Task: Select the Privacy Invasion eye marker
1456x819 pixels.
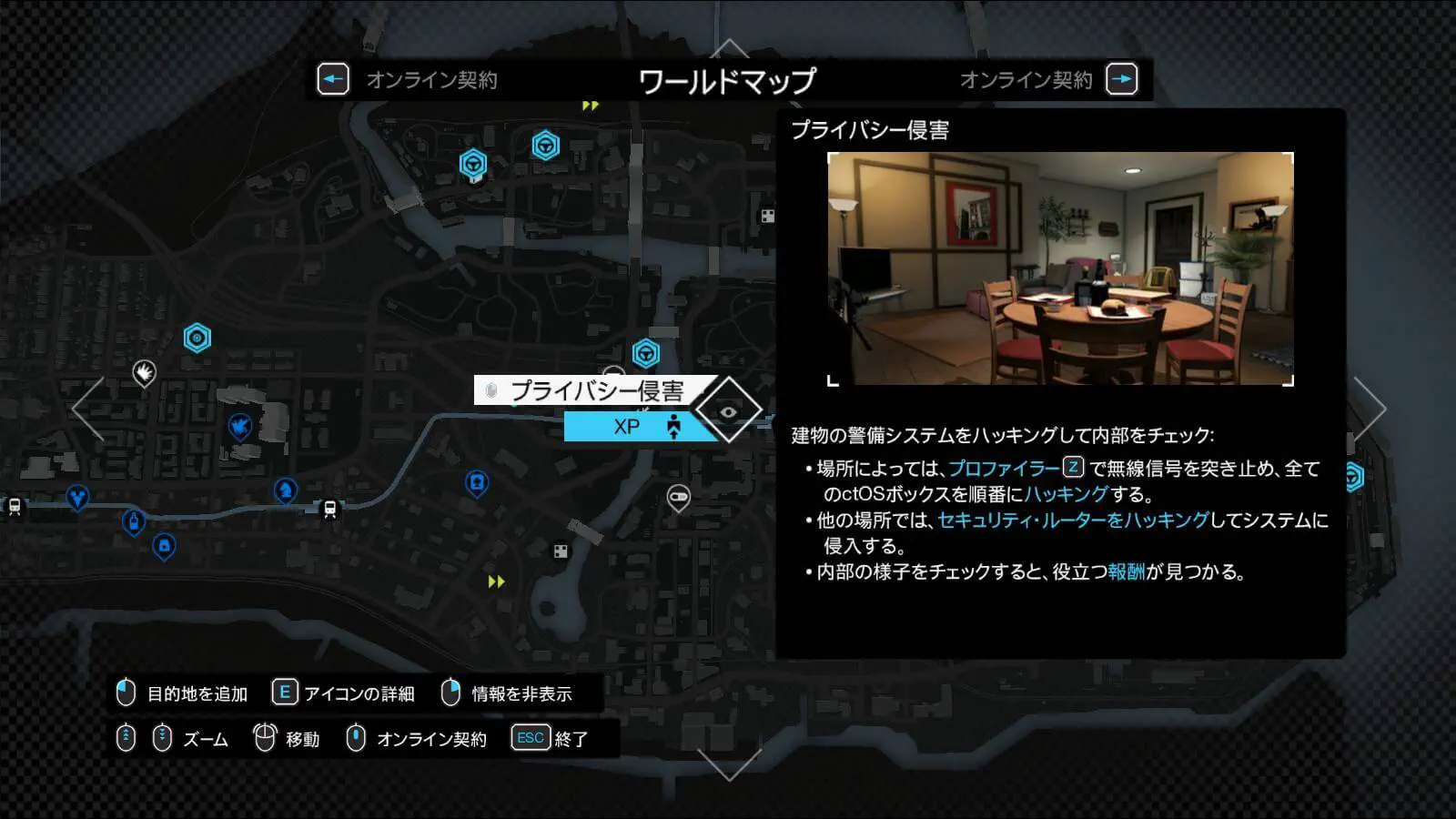Action: tap(729, 411)
